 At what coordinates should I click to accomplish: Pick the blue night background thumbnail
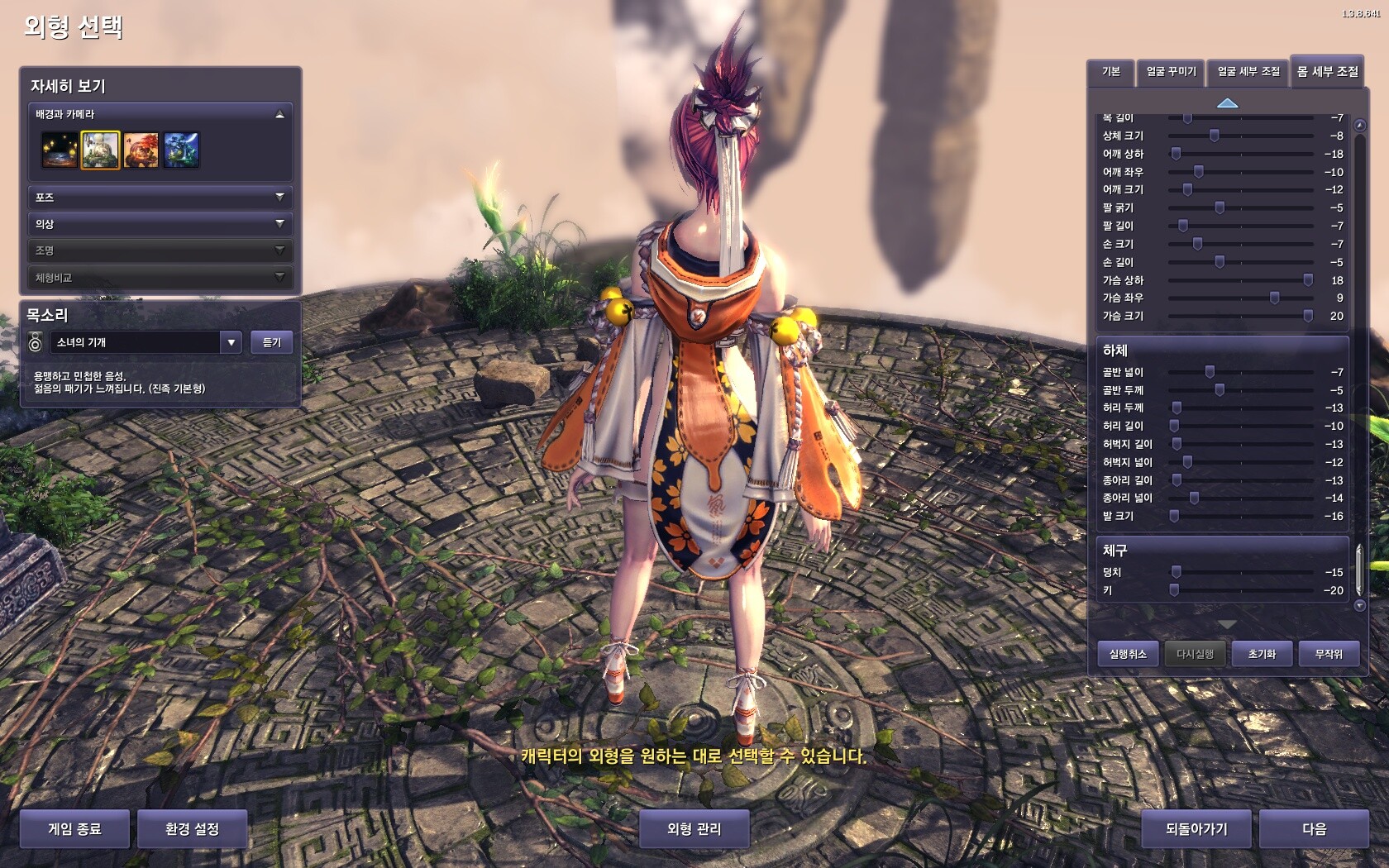(x=181, y=150)
